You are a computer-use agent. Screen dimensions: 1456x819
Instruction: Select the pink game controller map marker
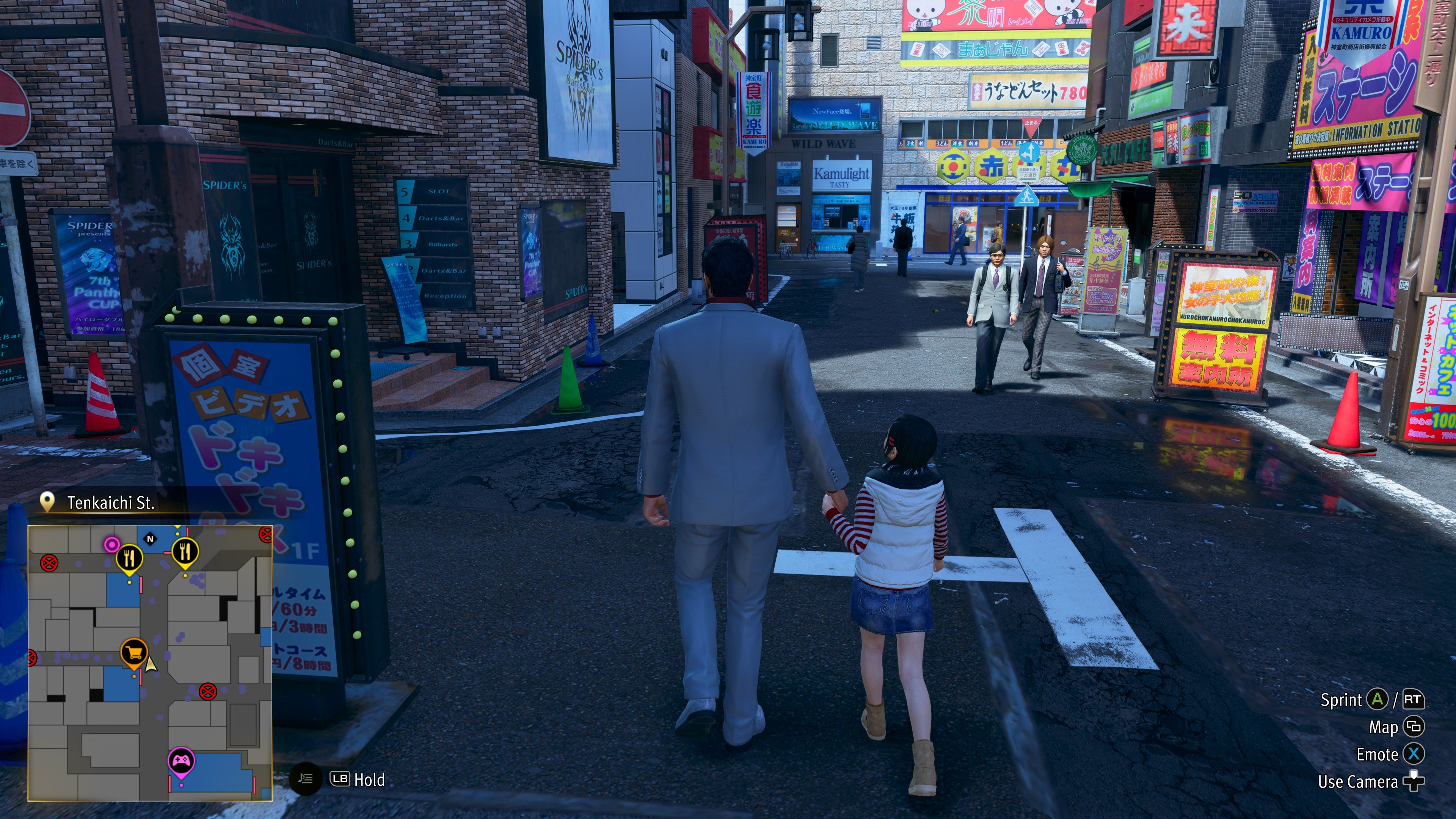pos(181,761)
